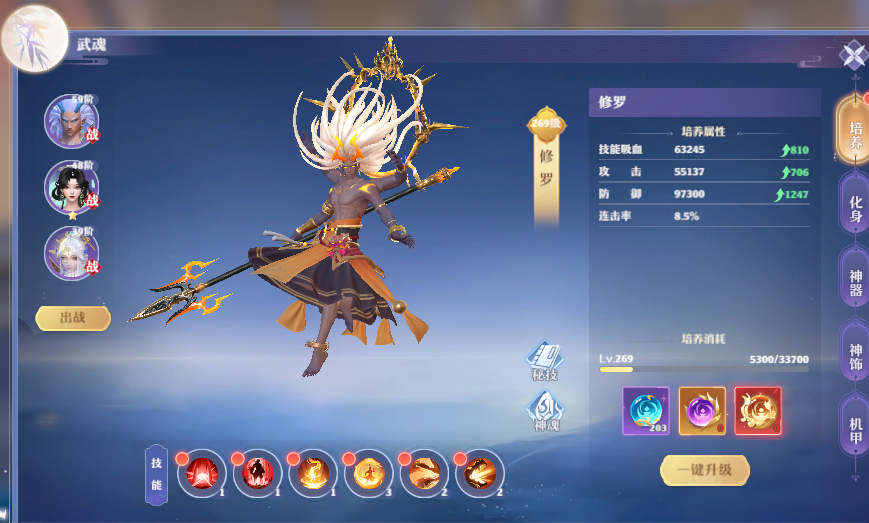869x523 pixels.
Task: Open the 秘技 book icon
Action: coord(545,361)
